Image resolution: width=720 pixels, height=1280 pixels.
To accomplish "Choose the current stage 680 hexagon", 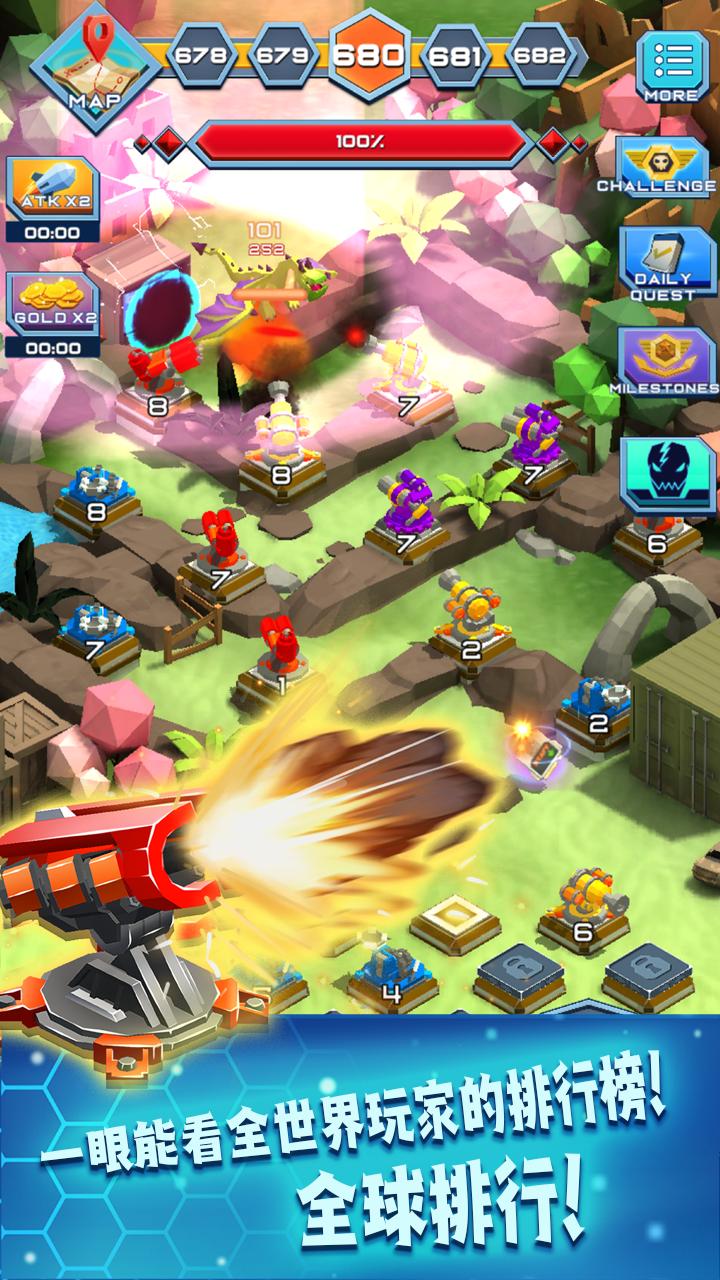I will pos(369,54).
